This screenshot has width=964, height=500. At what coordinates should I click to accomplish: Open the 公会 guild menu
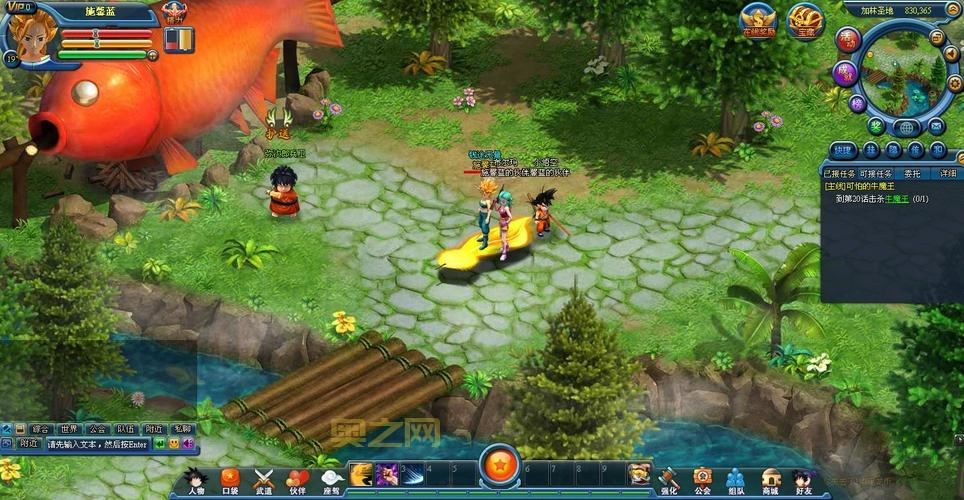click(x=702, y=479)
